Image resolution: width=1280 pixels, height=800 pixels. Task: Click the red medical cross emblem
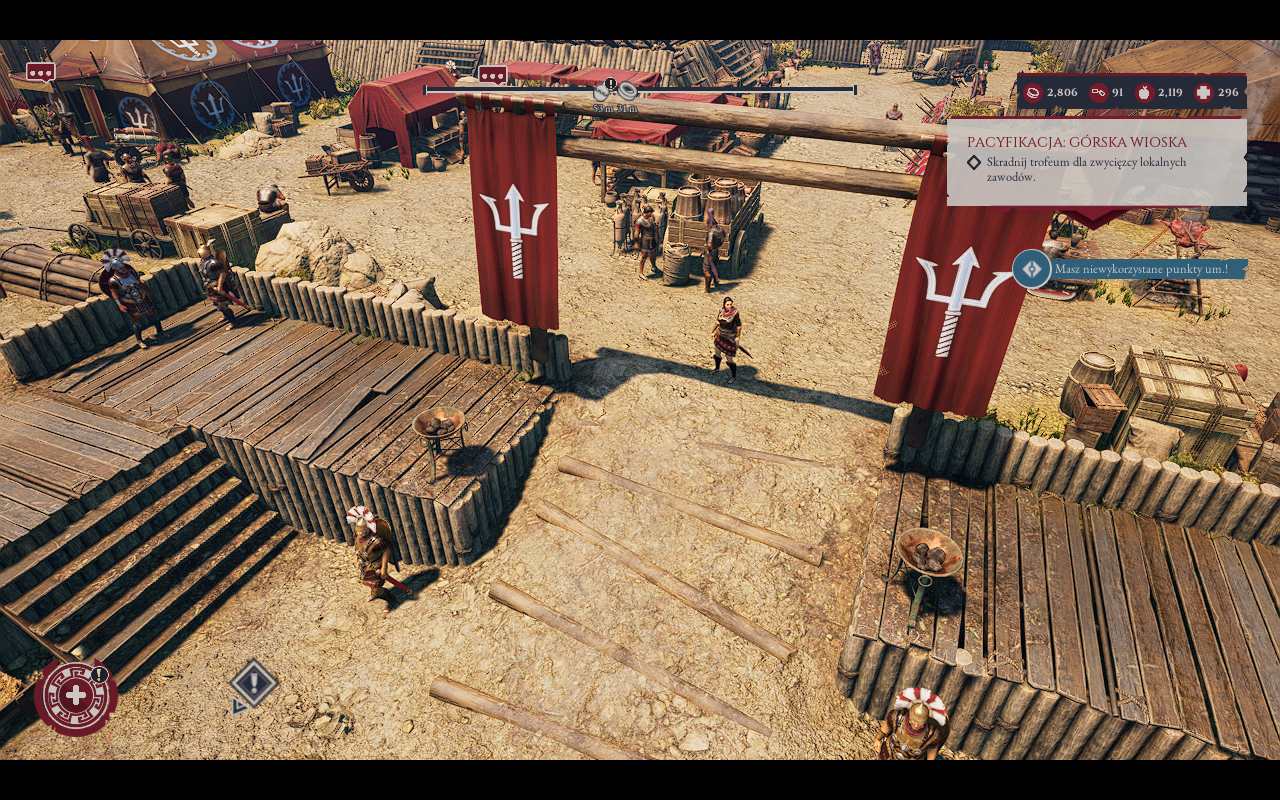pyautogui.click(x=75, y=696)
